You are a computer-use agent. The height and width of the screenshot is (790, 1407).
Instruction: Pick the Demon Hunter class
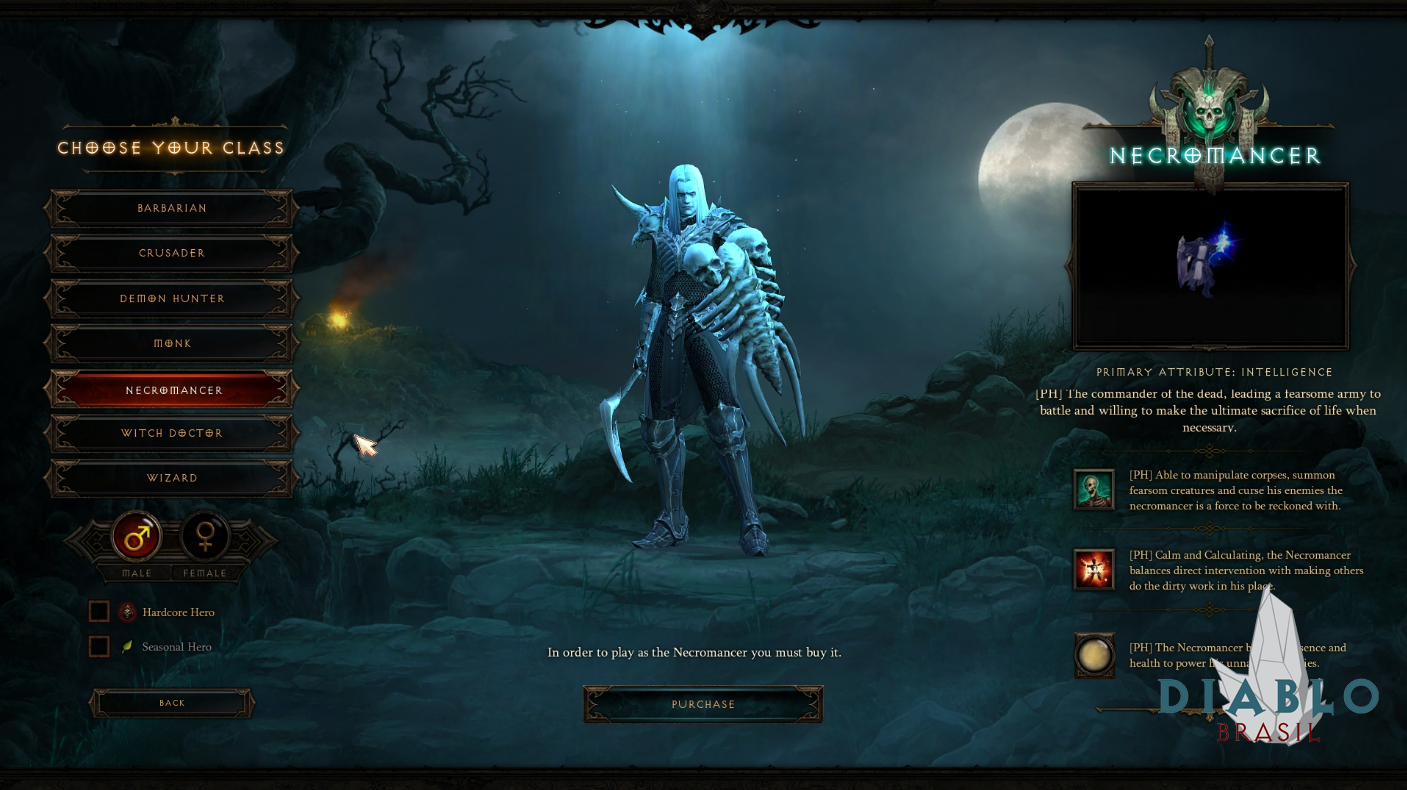pos(172,299)
